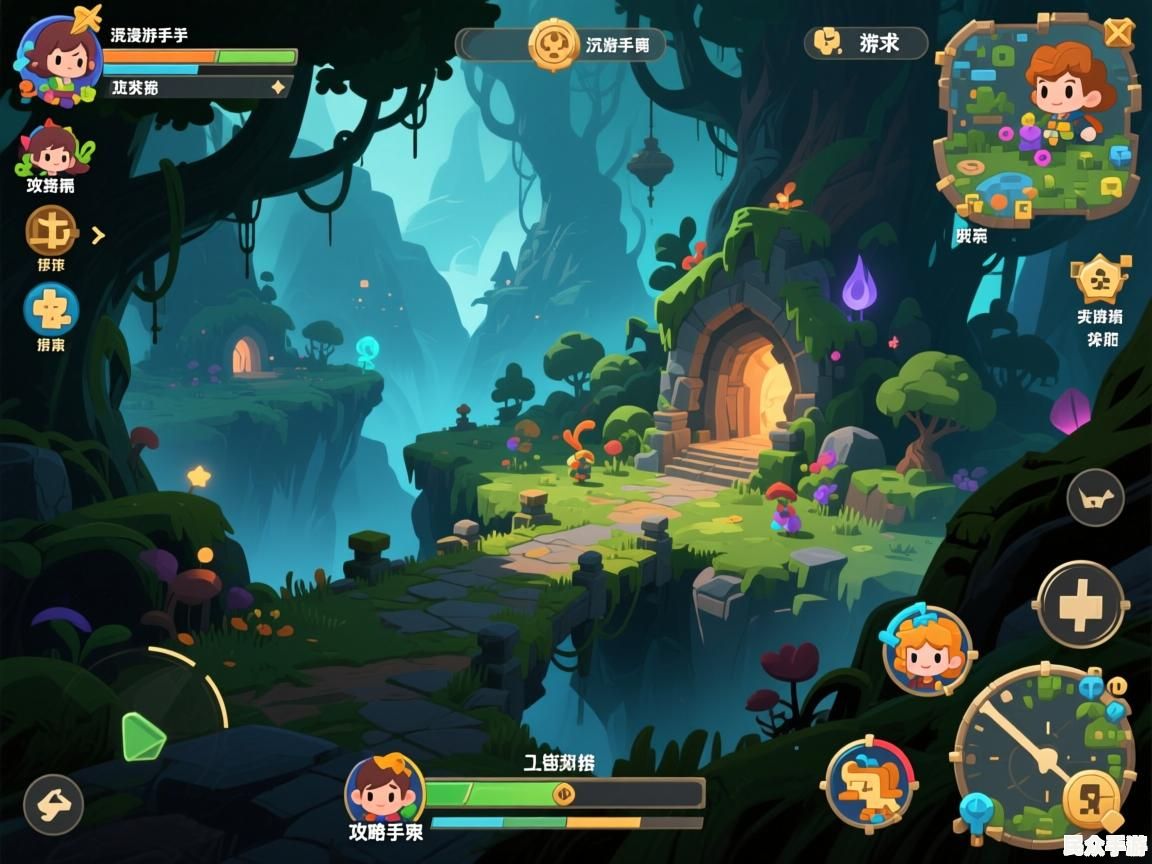Open the top-right pill button with yellow icon
1152x864 pixels.
(x=865, y=43)
